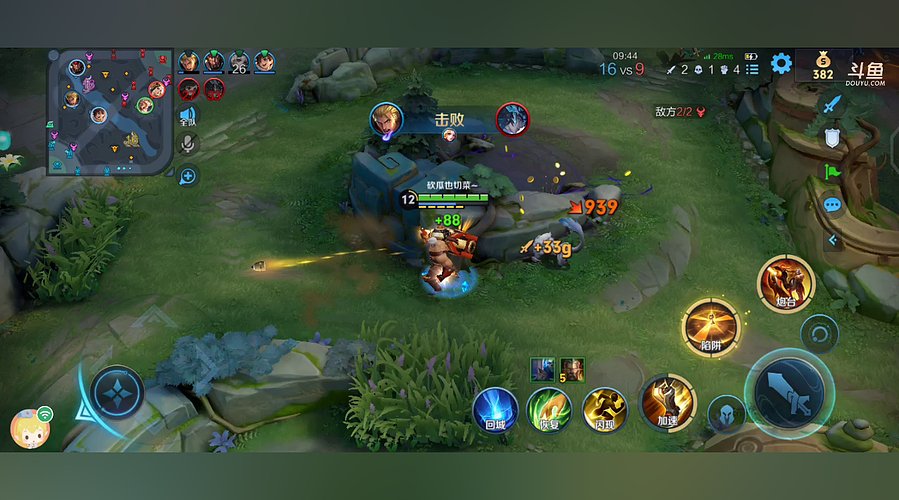Tap the helmet target-hero button
Screen dimensions: 899x500
click(x=726, y=413)
